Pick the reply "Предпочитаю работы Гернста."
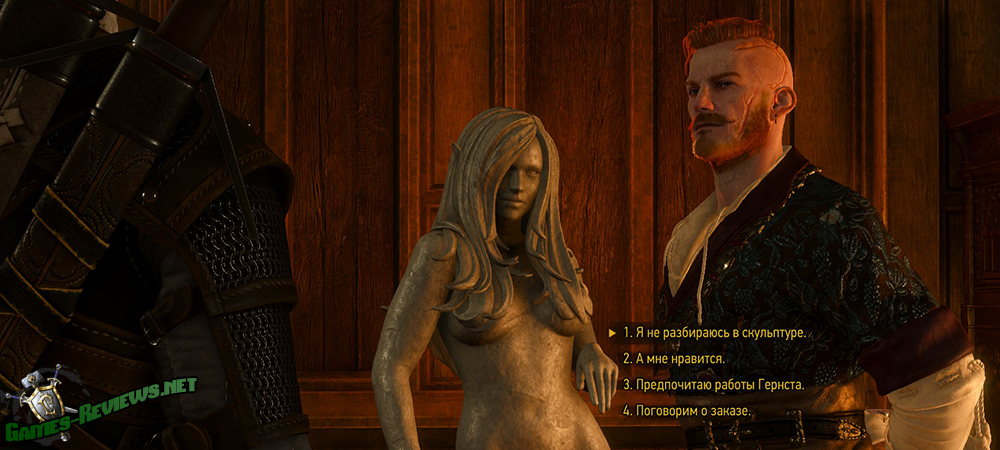The height and width of the screenshot is (450, 1000). 713,384
